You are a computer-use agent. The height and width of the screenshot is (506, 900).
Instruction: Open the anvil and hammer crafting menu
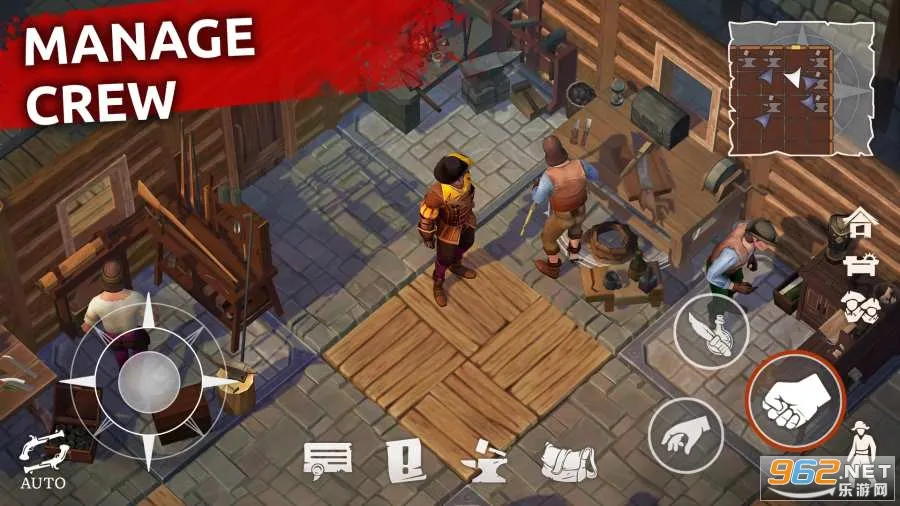(485, 462)
